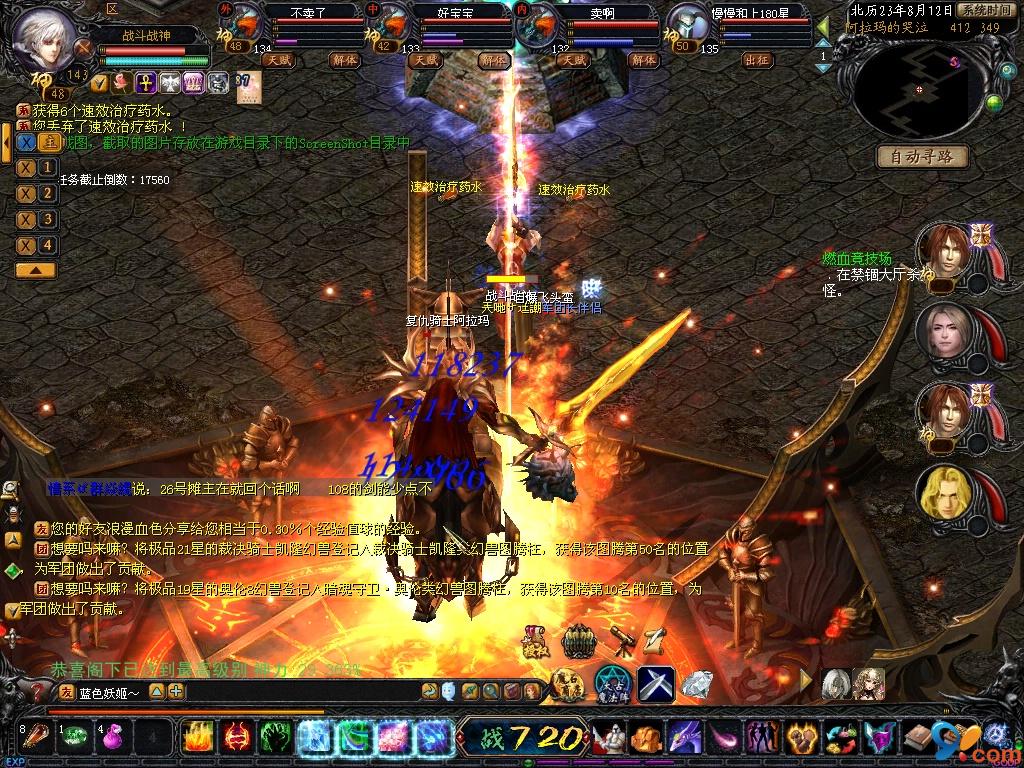
Task: Activate the flame skill on the hotbar
Action: tap(197, 739)
